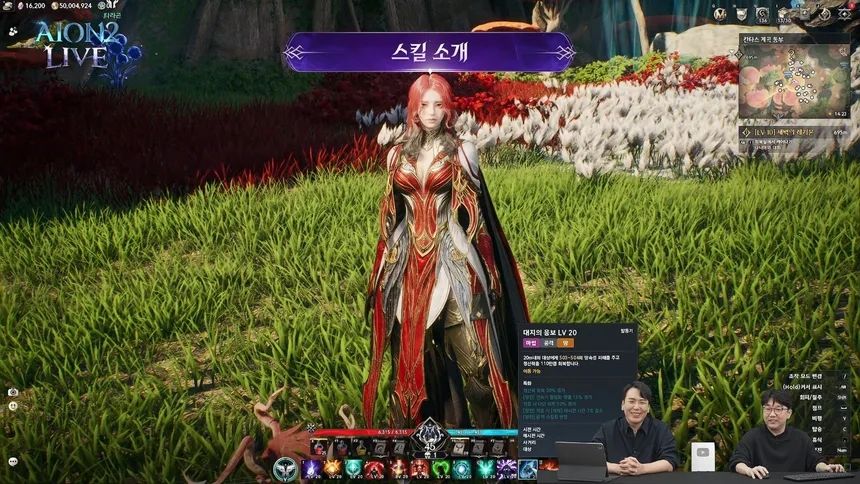Click the camera icon on the left edge
Image resolution: width=860 pixels, height=484 pixels.
click(x=13, y=392)
